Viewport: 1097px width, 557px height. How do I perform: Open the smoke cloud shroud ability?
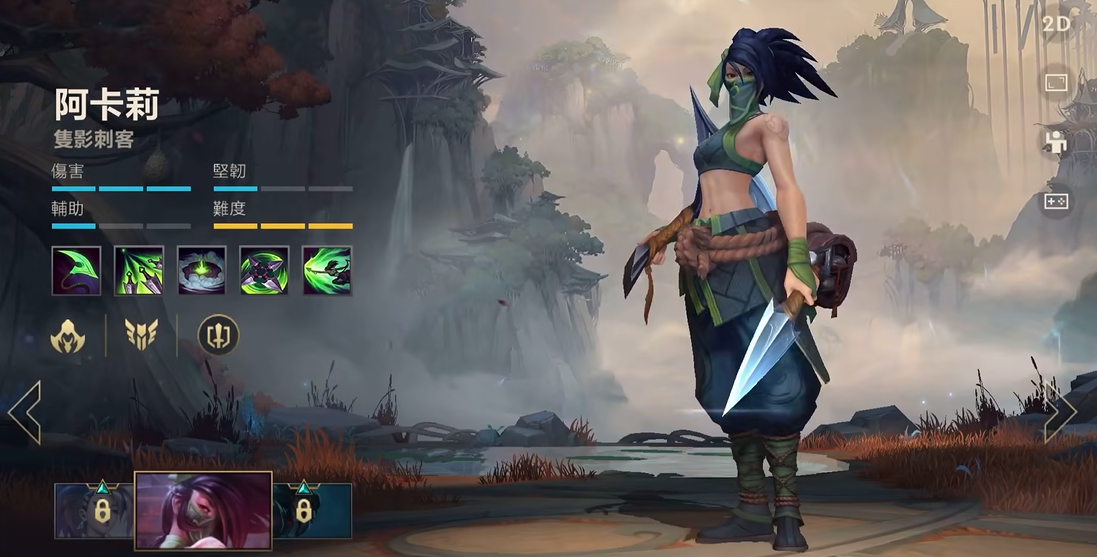coord(202,270)
